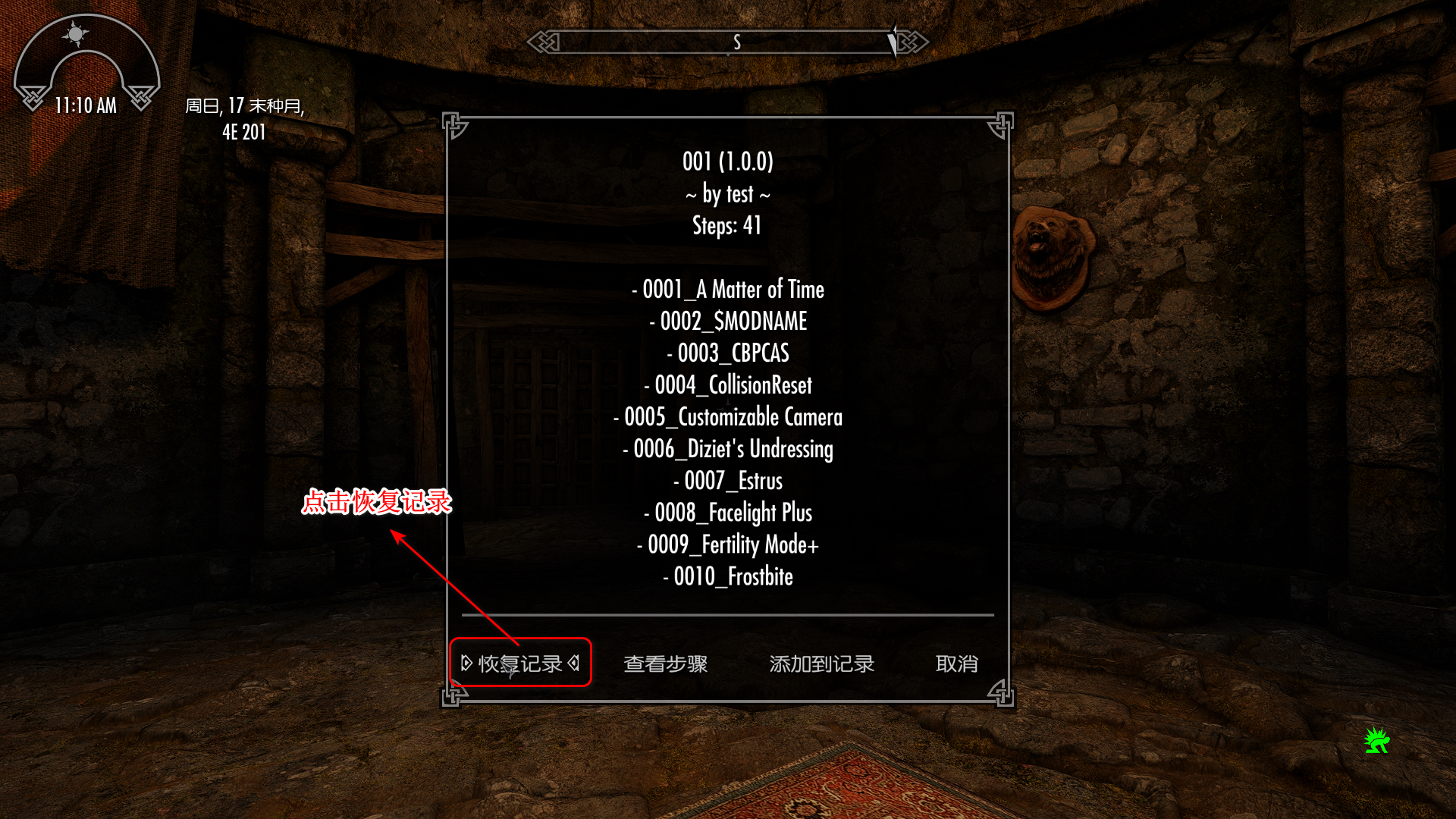Click the 001 (1.0.0) record title
This screenshot has height=819, width=1456.
(x=728, y=161)
